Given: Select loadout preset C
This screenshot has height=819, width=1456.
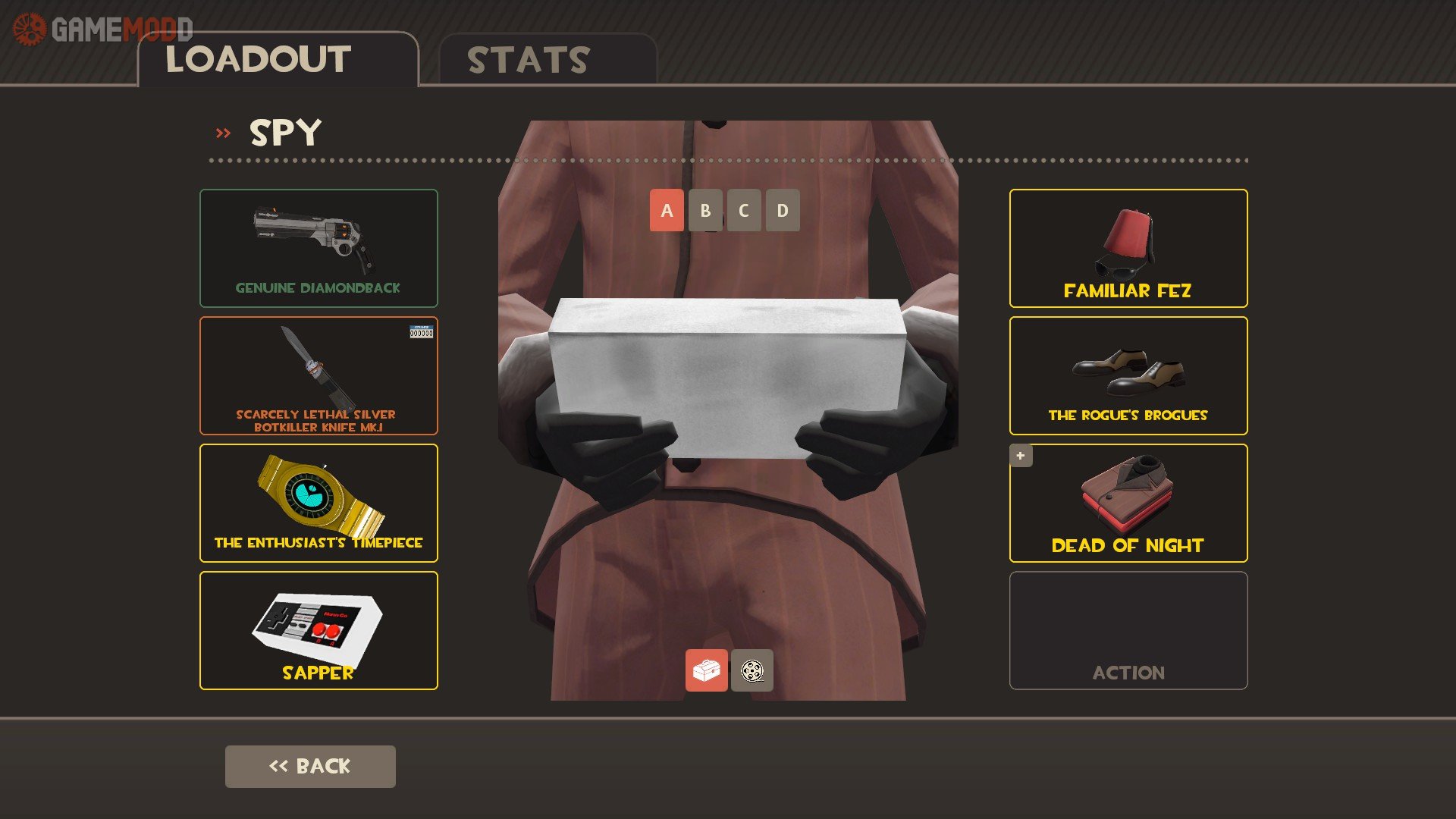Looking at the screenshot, I should [744, 210].
